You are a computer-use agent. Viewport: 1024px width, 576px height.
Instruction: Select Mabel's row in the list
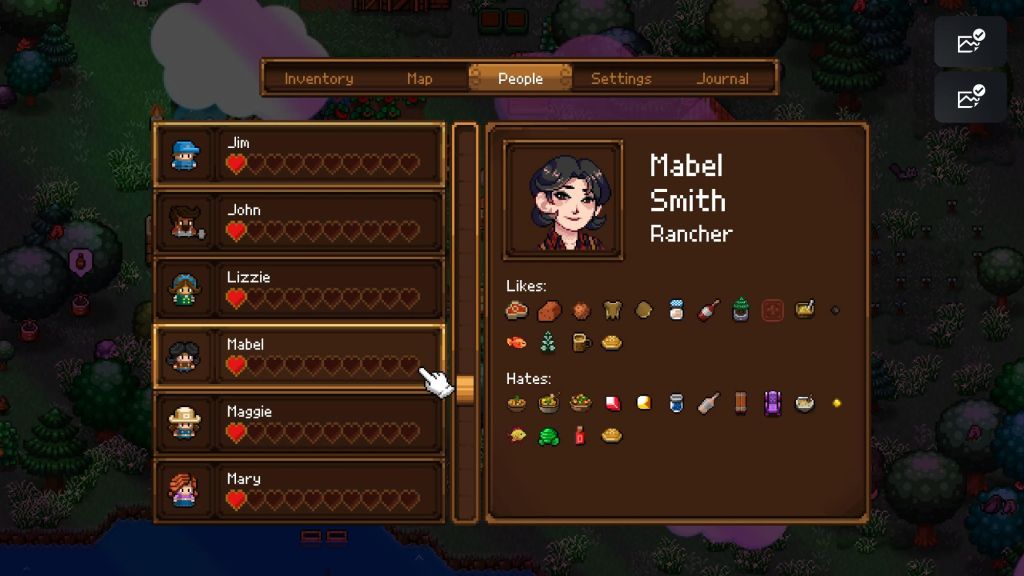click(x=298, y=356)
